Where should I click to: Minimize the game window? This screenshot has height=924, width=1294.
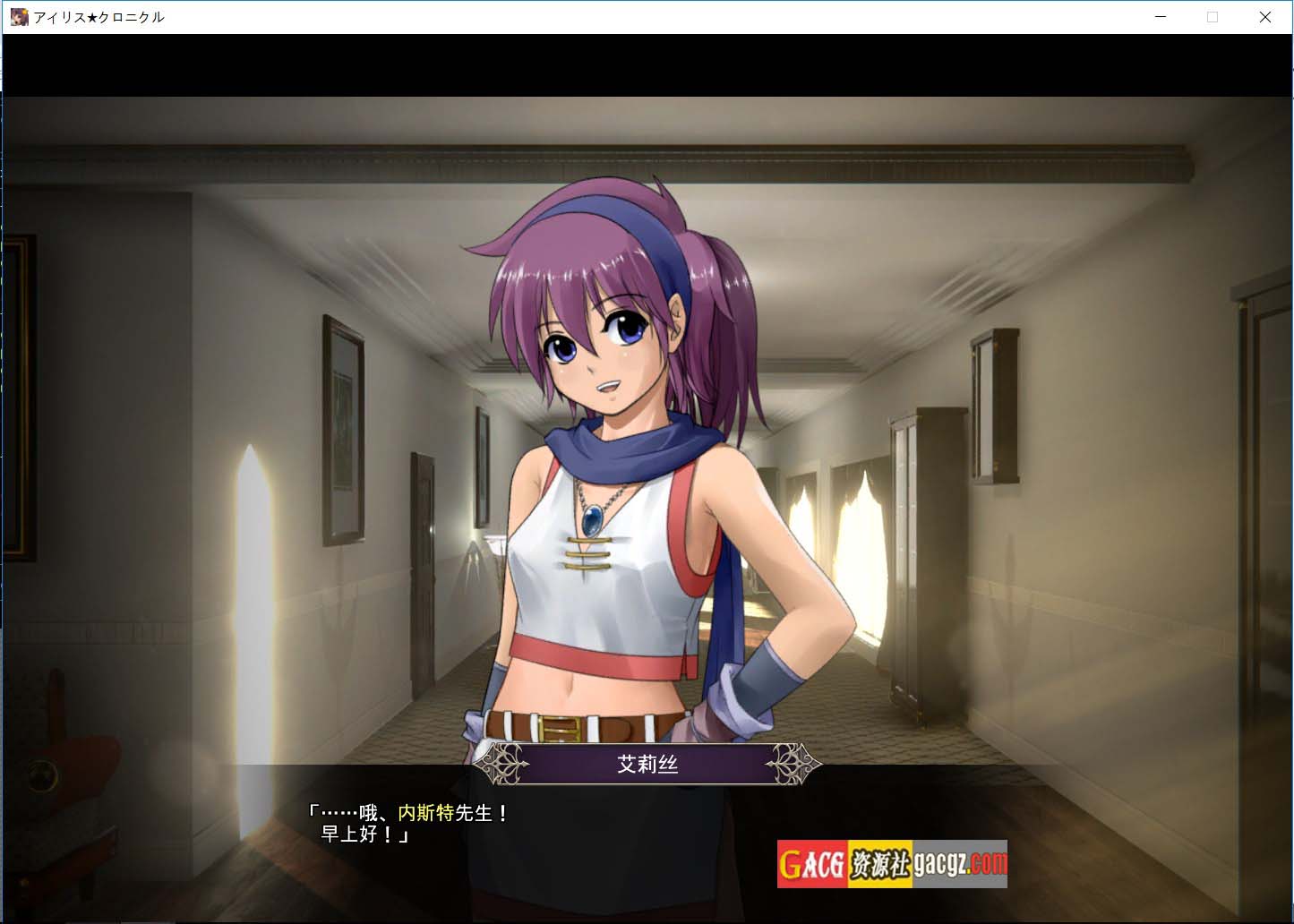tap(1161, 17)
